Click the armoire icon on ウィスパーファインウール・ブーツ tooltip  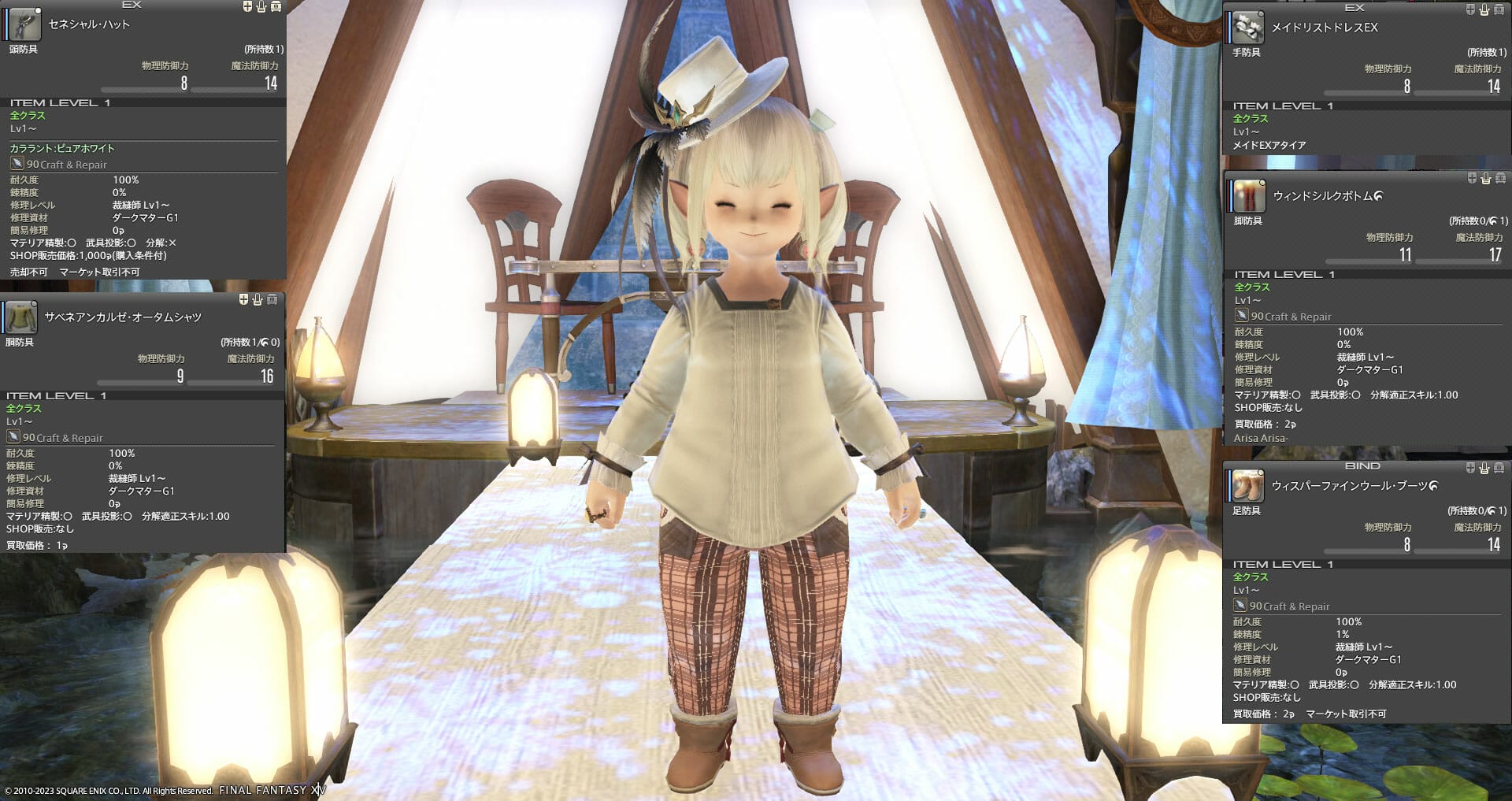(x=1499, y=466)
